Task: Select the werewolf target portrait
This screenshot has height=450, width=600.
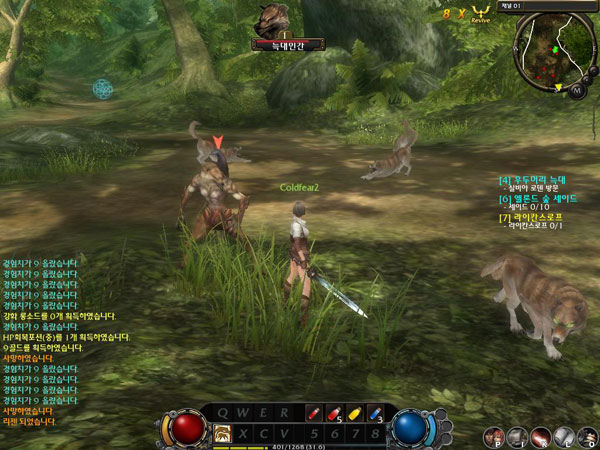Action: pos(272,19)
